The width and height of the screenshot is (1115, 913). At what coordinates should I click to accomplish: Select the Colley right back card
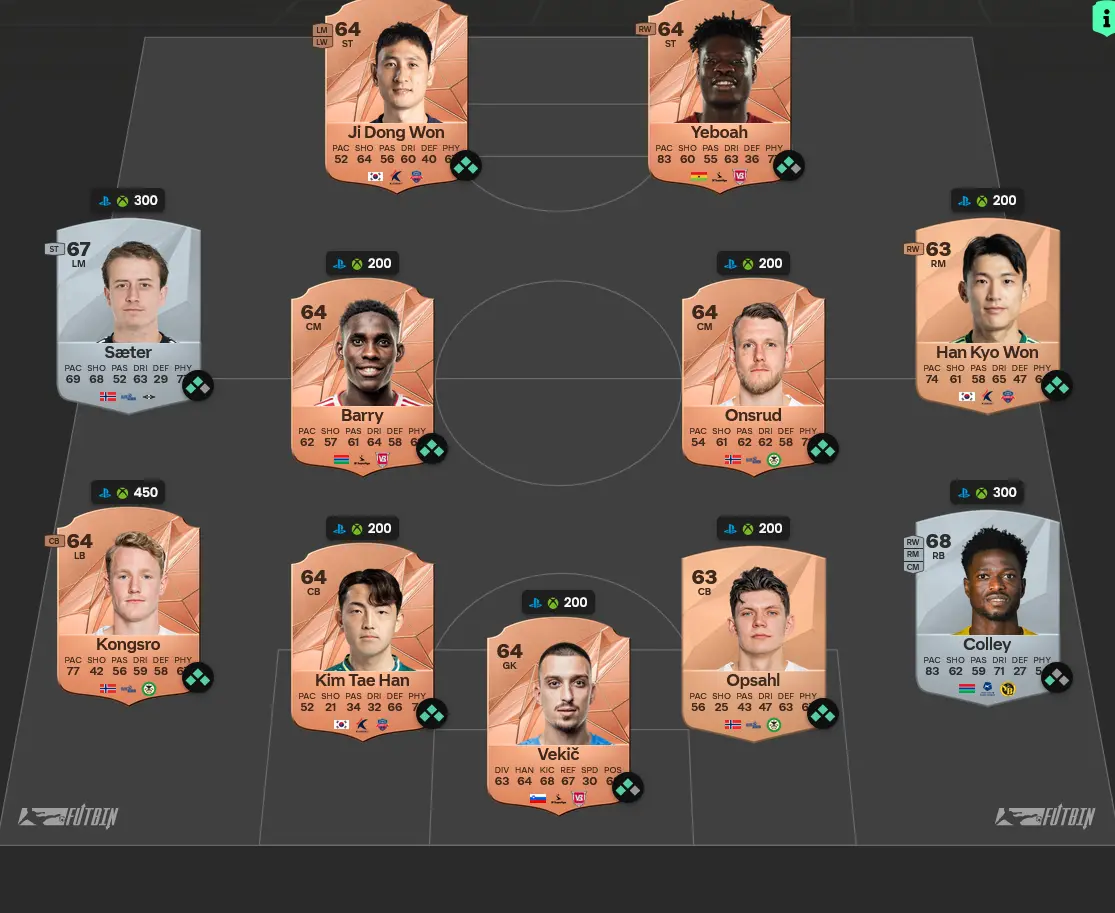[987, 600]
